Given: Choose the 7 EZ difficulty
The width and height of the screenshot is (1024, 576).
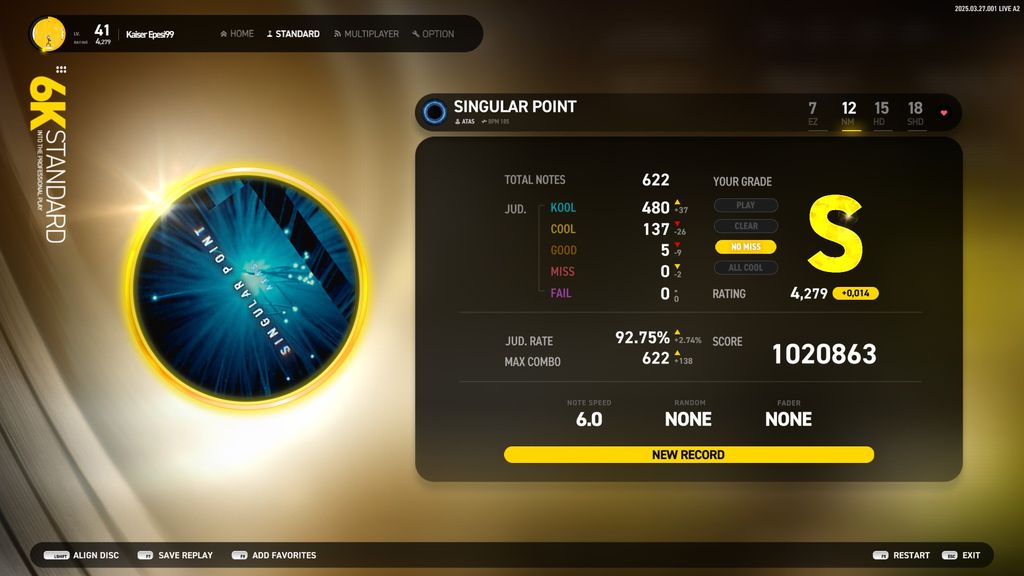Looking at the screenshot, I should tap(813, 113).
